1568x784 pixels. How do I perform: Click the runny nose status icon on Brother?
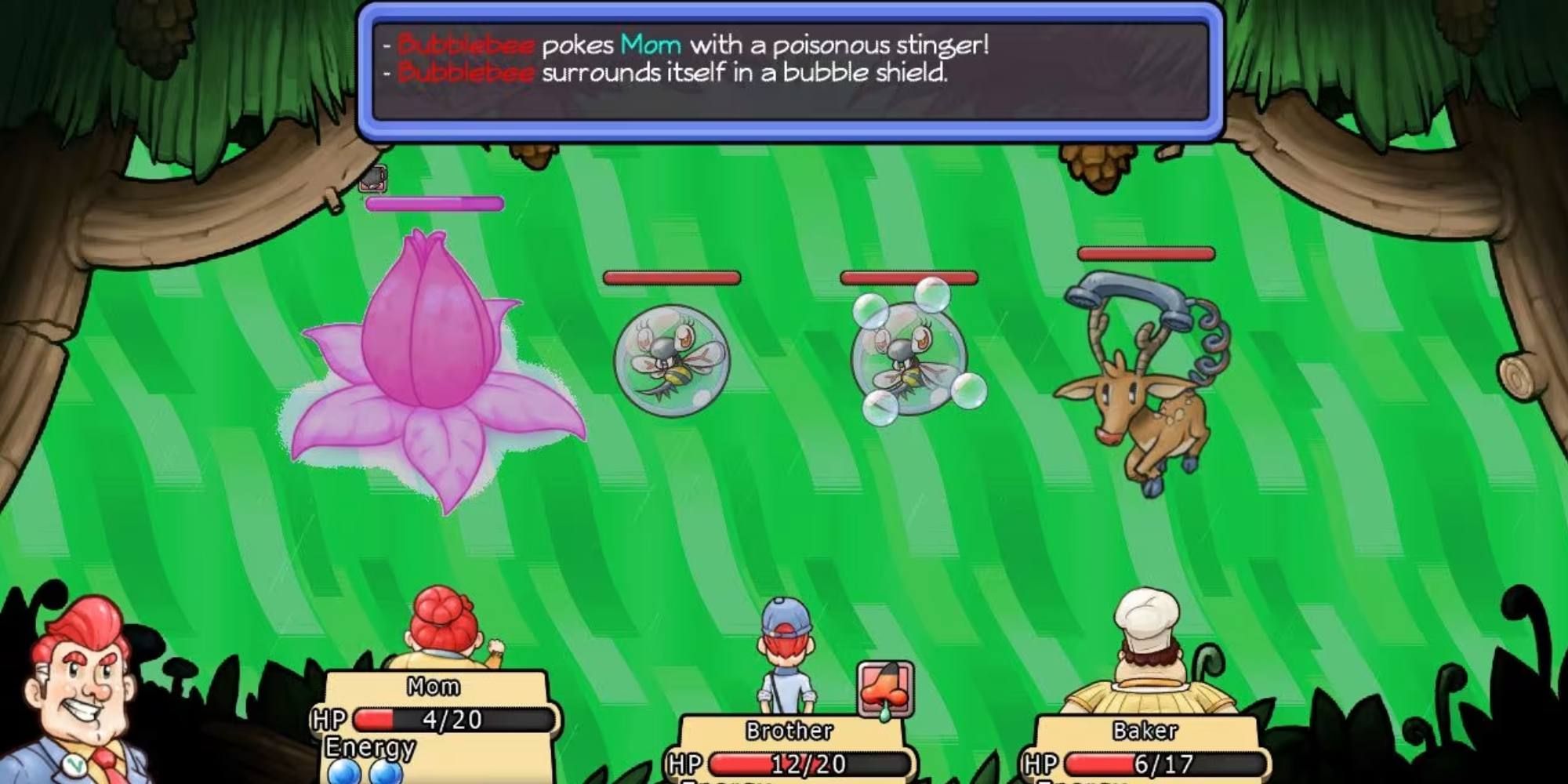click(x=886, y=688)
